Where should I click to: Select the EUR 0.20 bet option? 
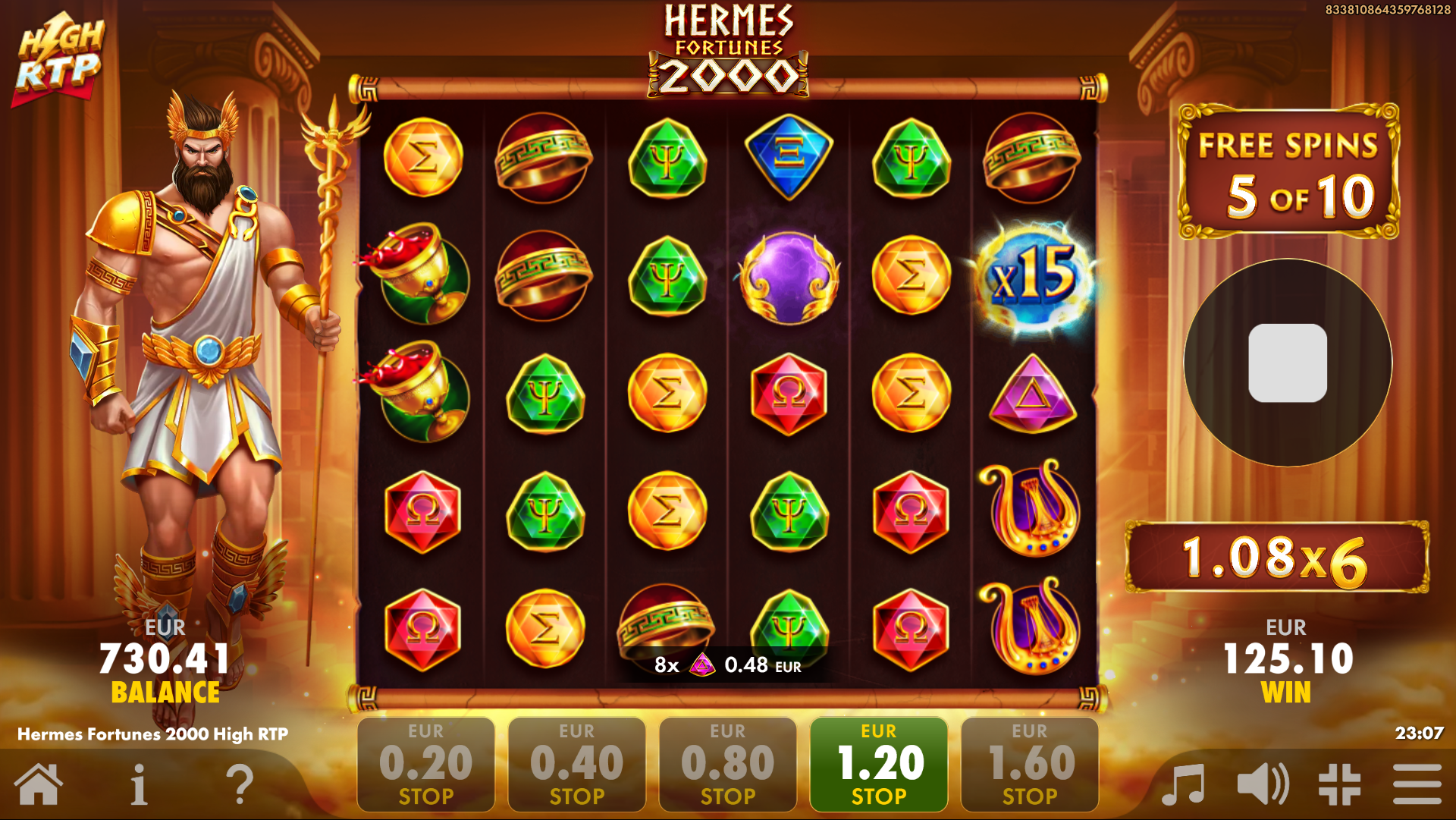[425, 763]
